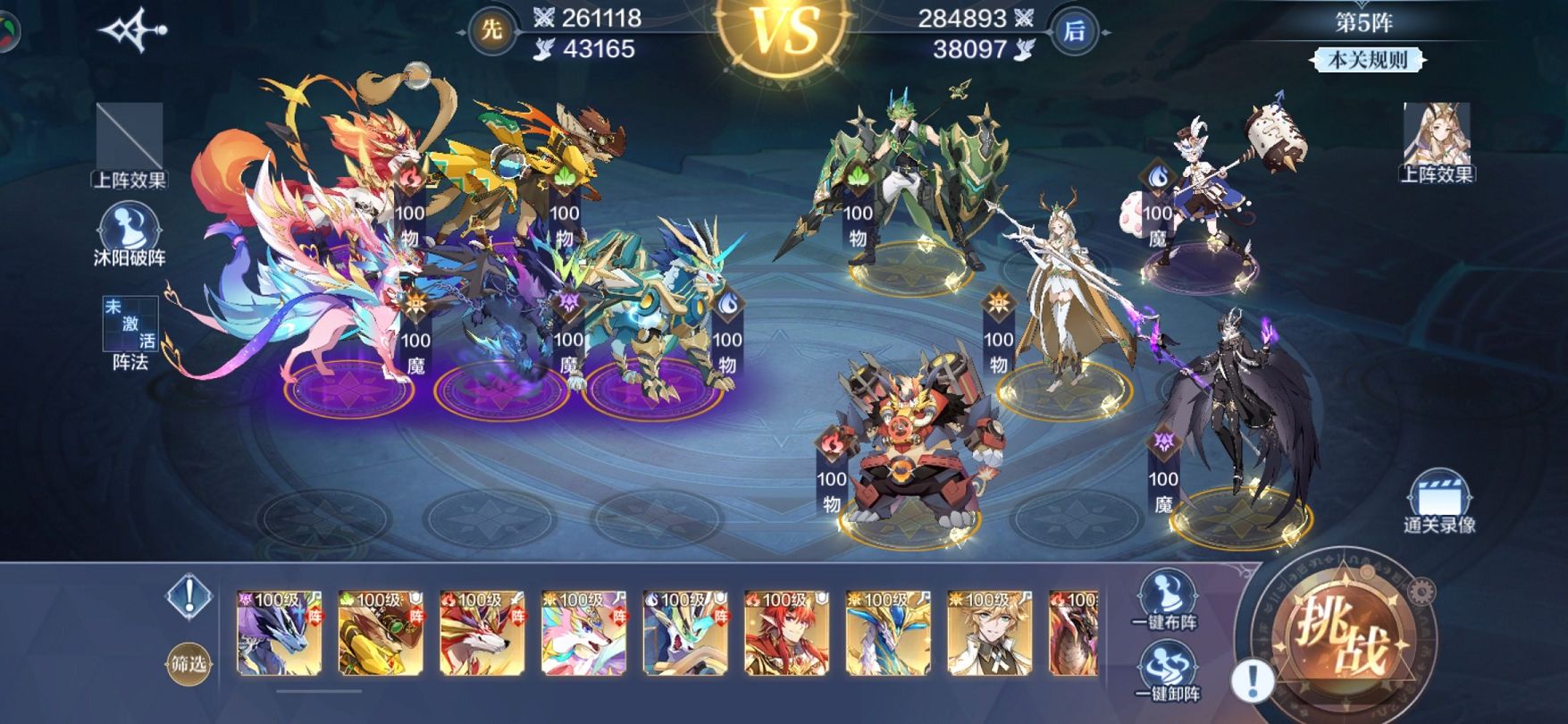The width and height of the screenshot is (1568, 724).
Task: Click the 先 first-move badge
Action: 491,31
